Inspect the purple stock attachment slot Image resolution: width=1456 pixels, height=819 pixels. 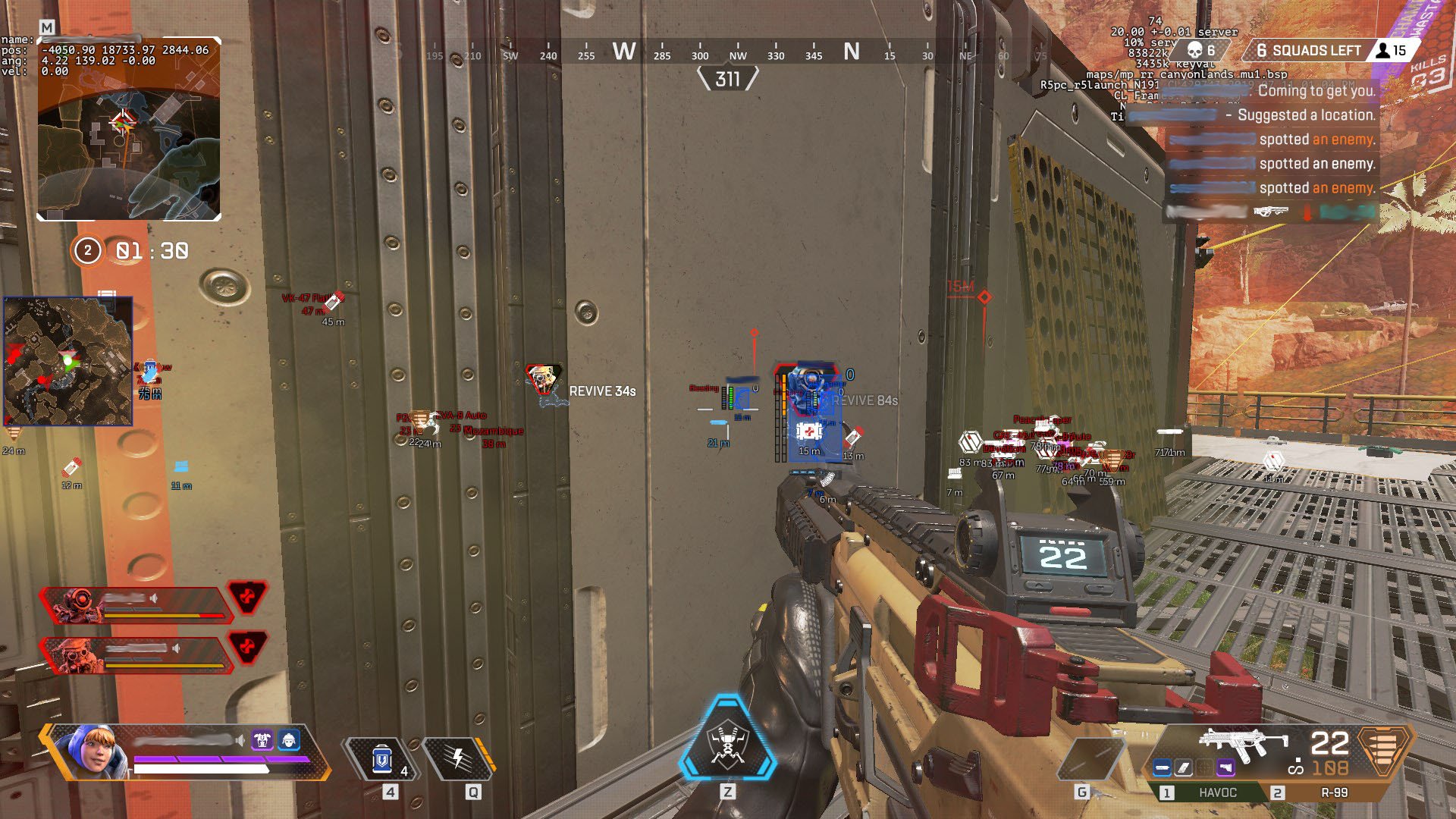[x=1225, y=767]
